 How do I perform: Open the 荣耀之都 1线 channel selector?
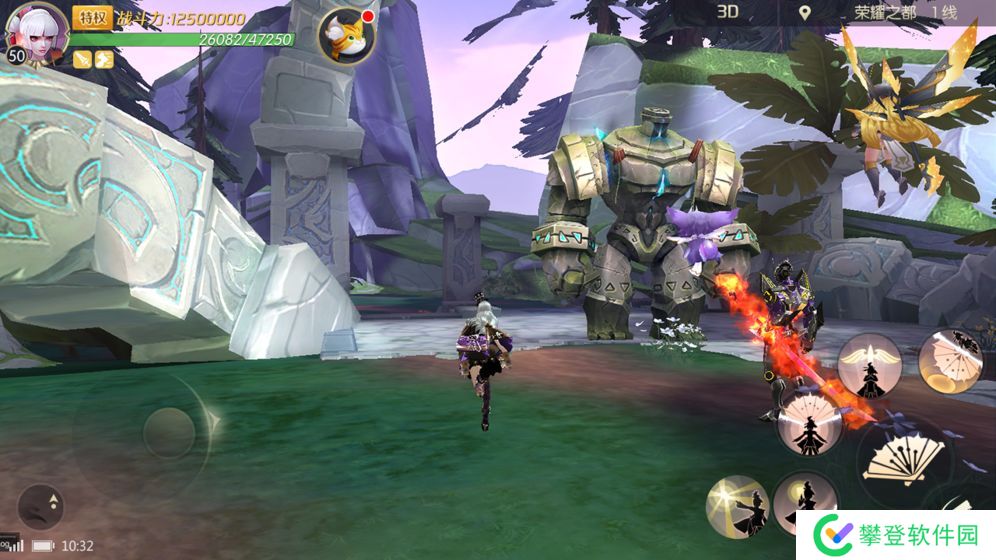click(905, 13)
